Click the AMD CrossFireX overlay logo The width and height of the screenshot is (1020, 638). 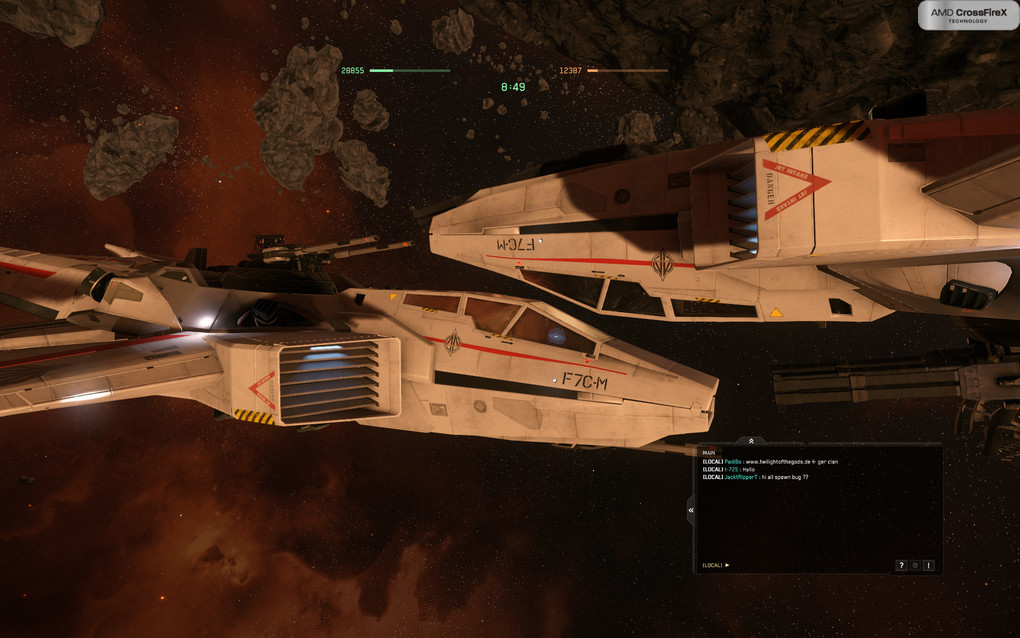(x=967, y=14)
